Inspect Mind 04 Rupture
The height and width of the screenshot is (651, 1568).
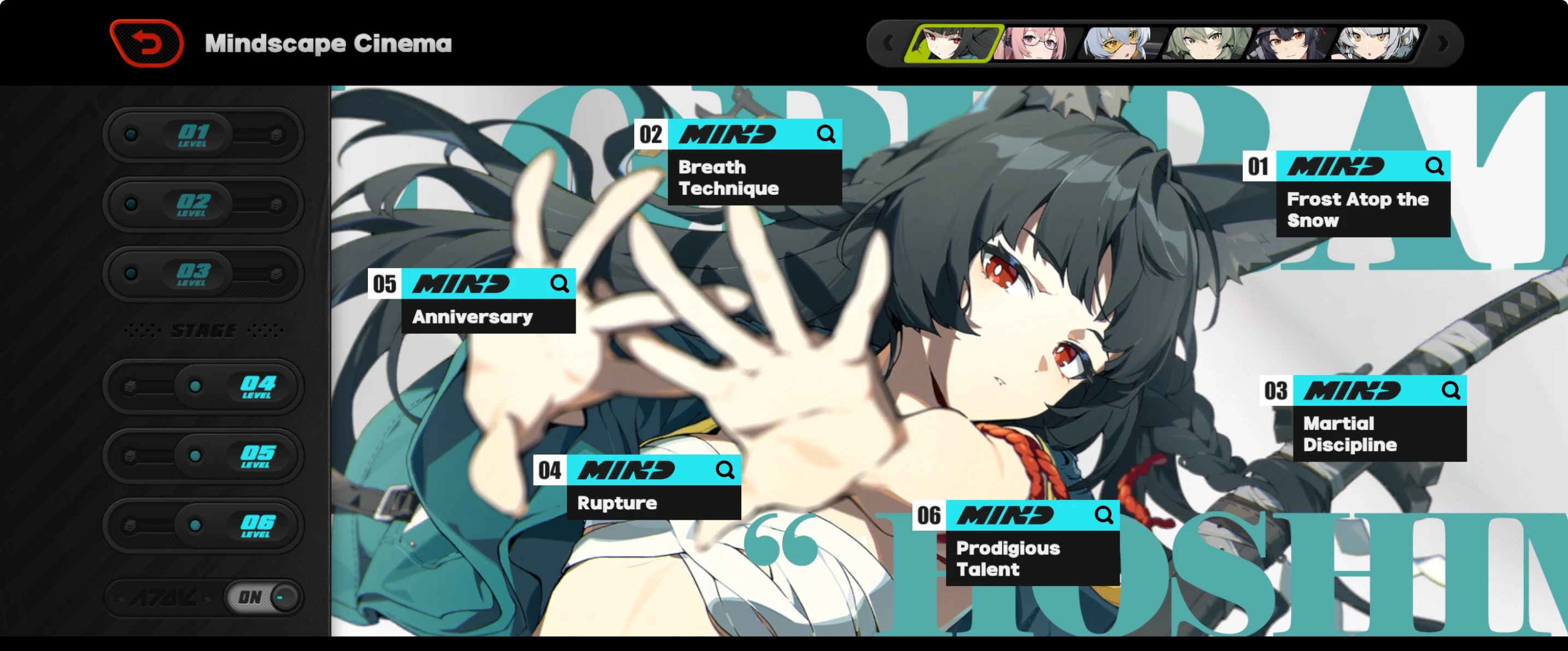[653, 486]
